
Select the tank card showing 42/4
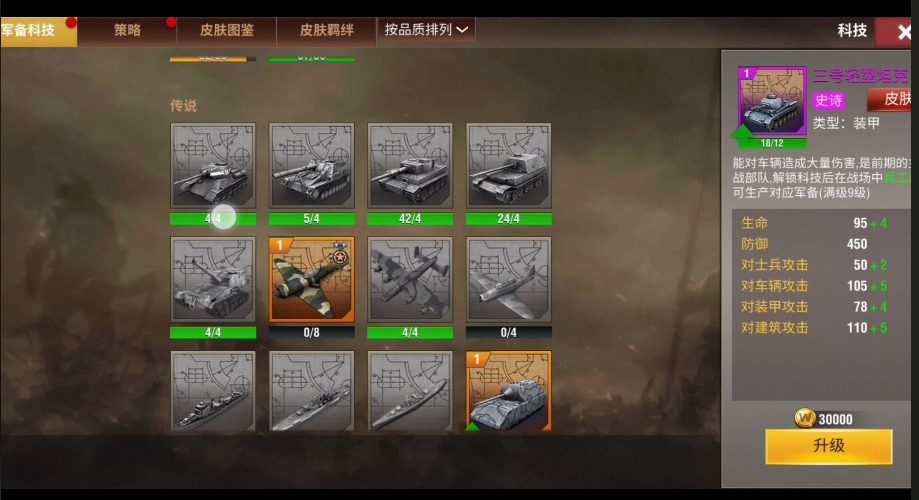pos(410,166)
